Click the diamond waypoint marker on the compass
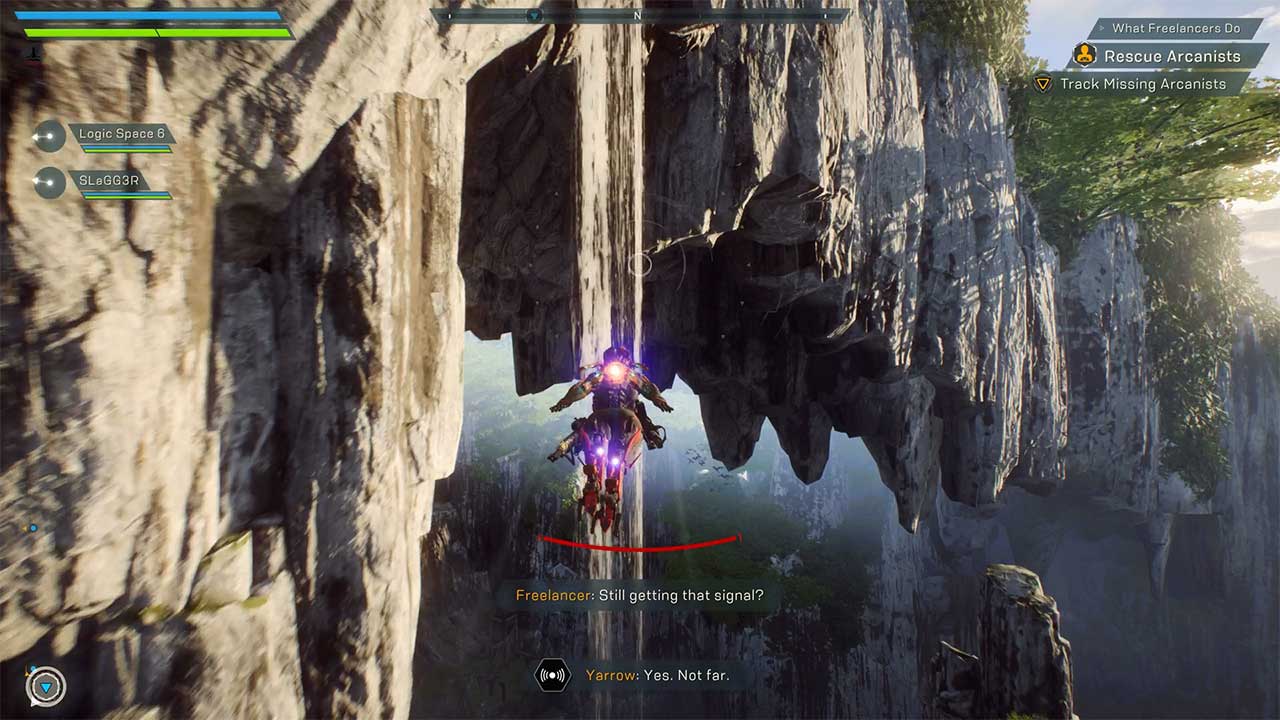Screen dimensions: 1280x720 536,15
